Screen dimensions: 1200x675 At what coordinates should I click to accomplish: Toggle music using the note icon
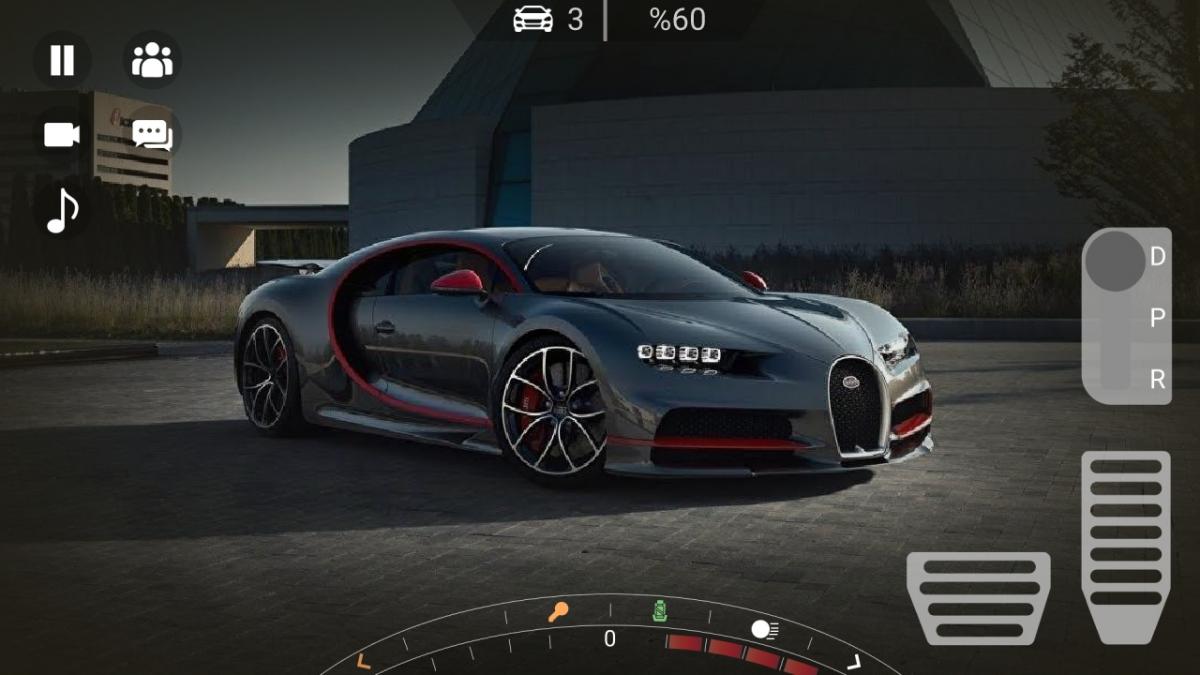click(x=62, y=210)
